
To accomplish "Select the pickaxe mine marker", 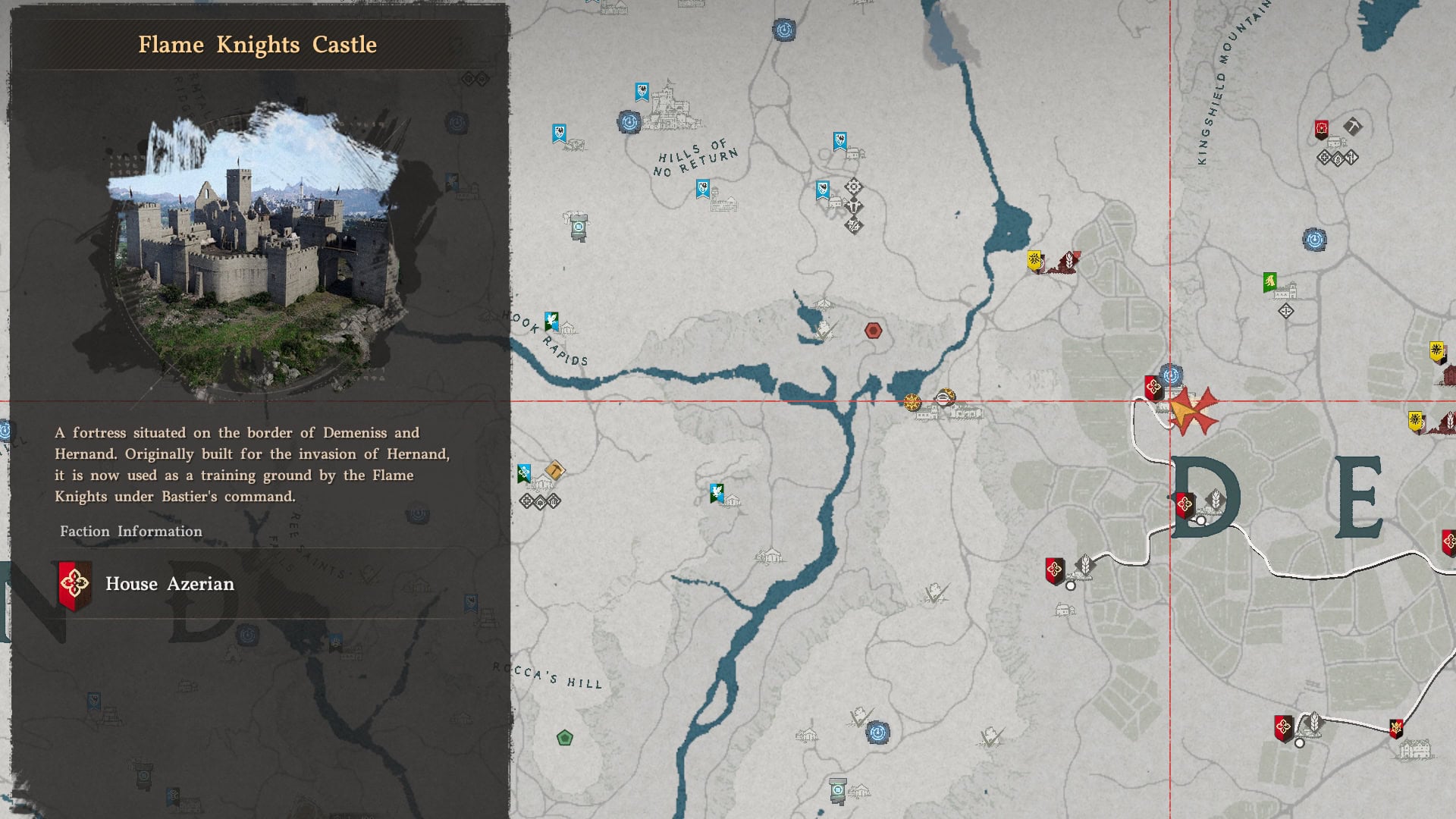I will (1352, 126).
